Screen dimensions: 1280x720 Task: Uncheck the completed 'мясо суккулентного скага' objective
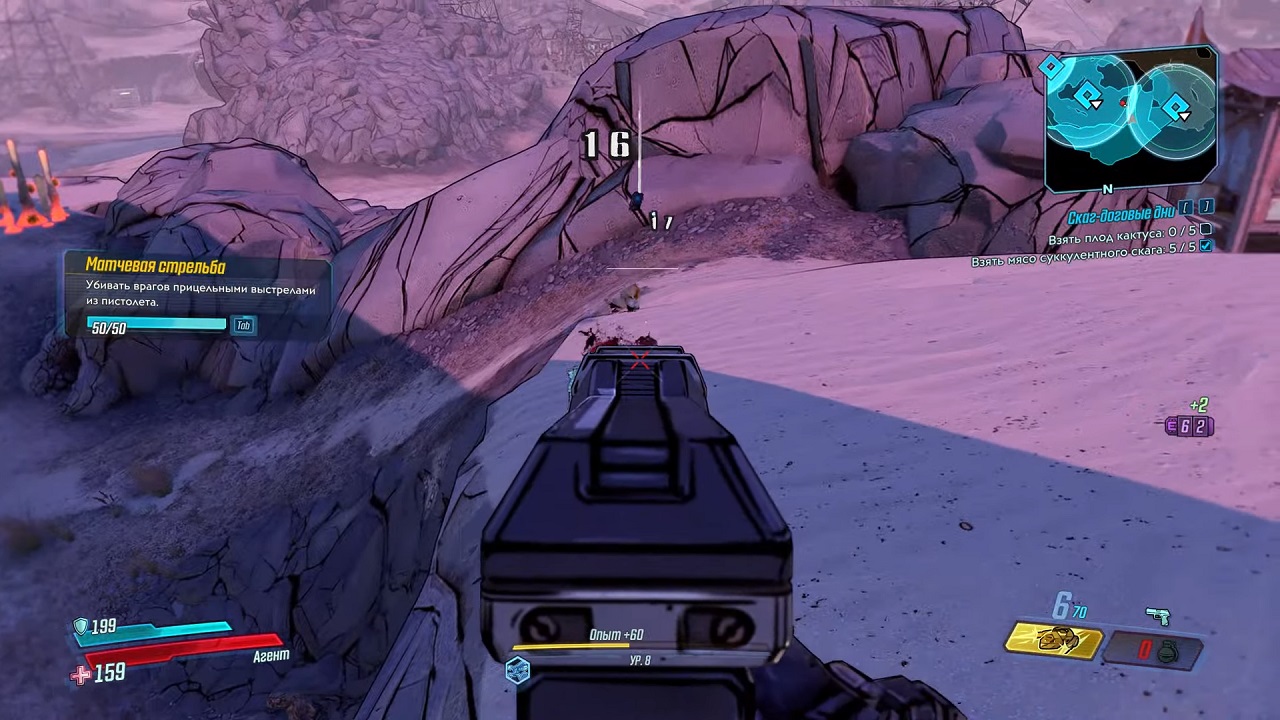tap(1205, 248)
